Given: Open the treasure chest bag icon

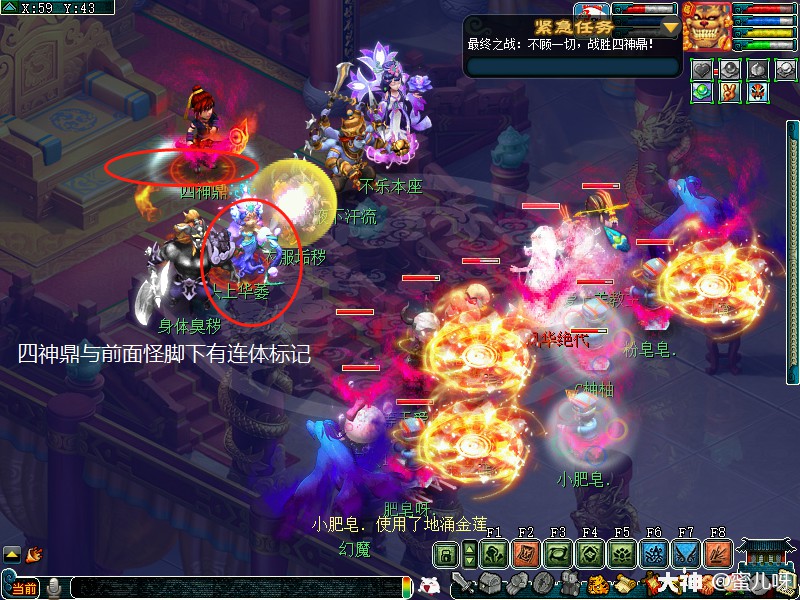Looking at the screenshot, I should (489, 584).
